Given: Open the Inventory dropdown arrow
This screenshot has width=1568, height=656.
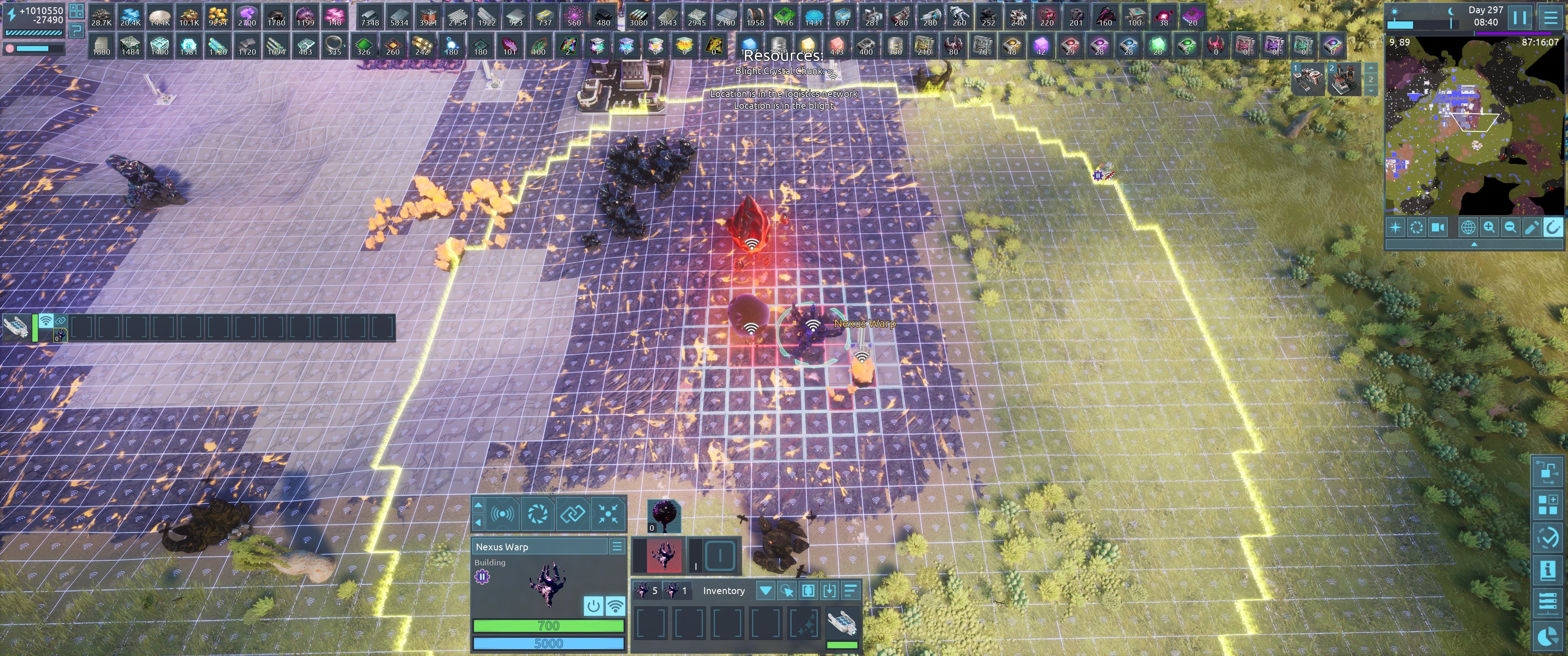Looking at the screenshot, I should click(765, 590).
